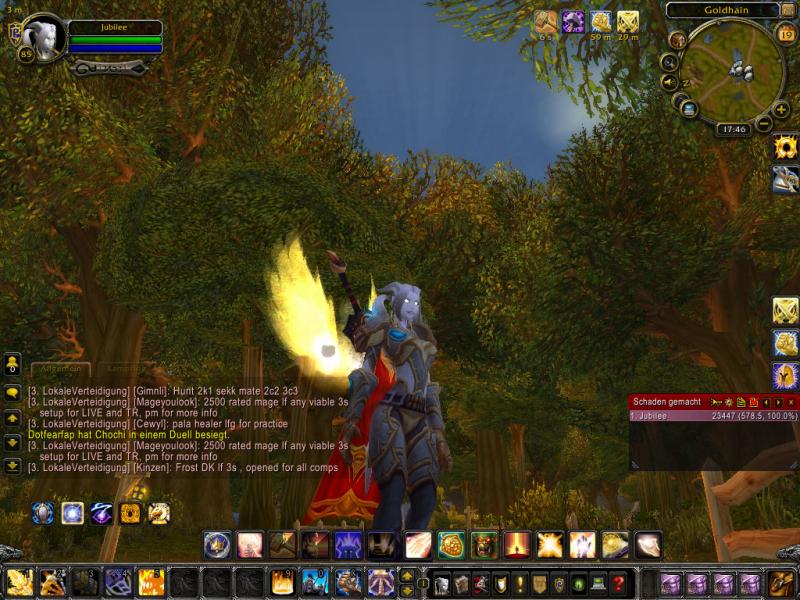Select the Allgemein chat tab
800x600 pixels.
click(60, 369)
